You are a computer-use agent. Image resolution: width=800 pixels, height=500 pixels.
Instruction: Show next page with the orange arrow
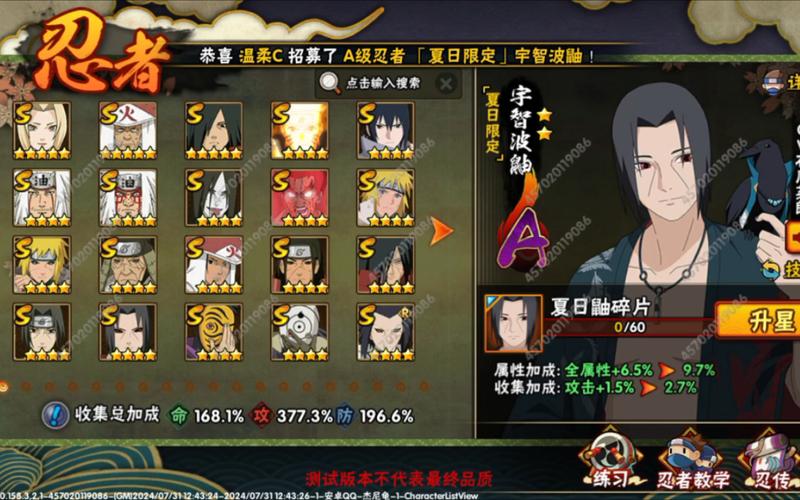[441, 231]
